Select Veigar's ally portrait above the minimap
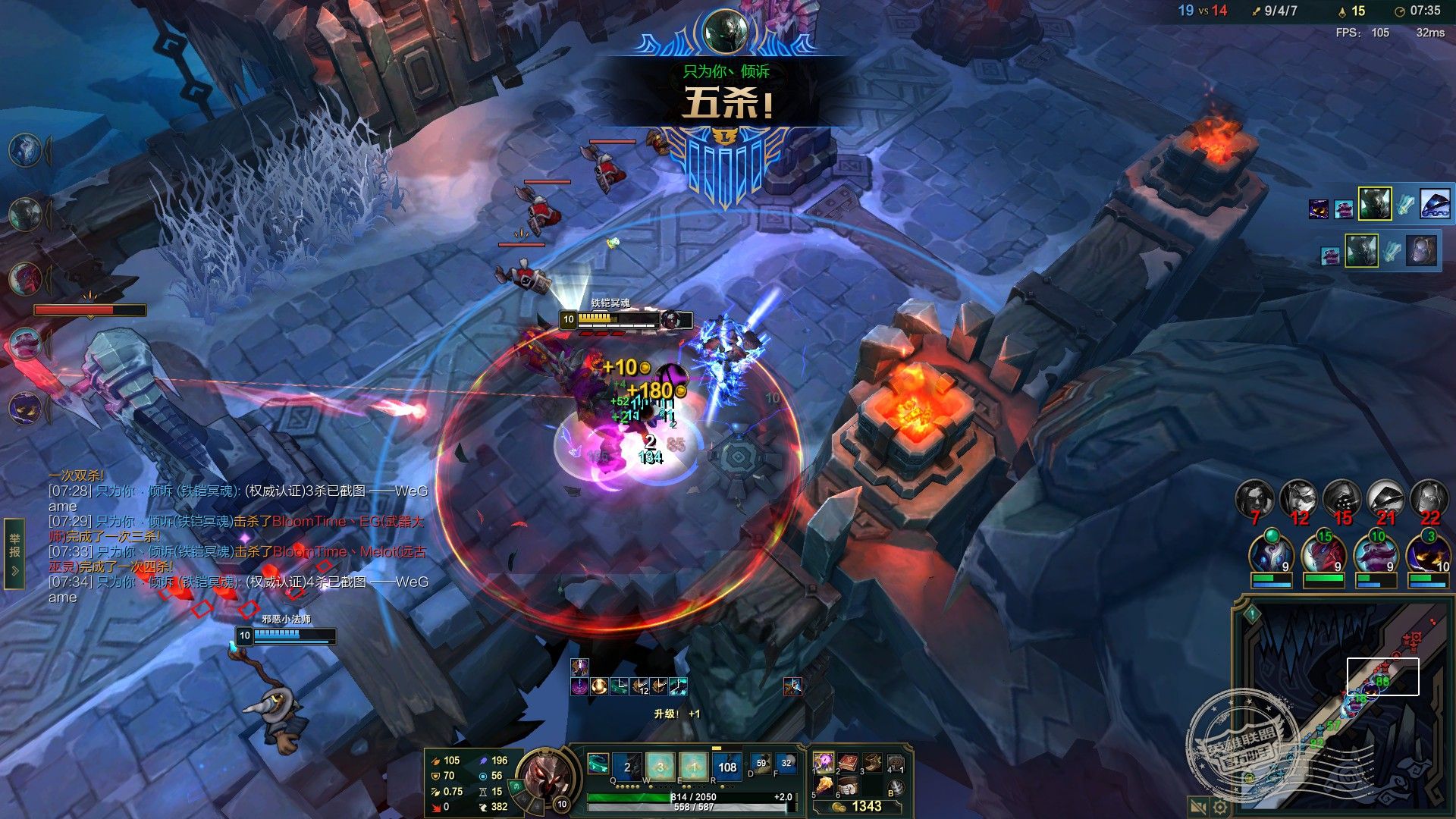The width and height of the screenshot is (1456, 819). [1428, 554]
